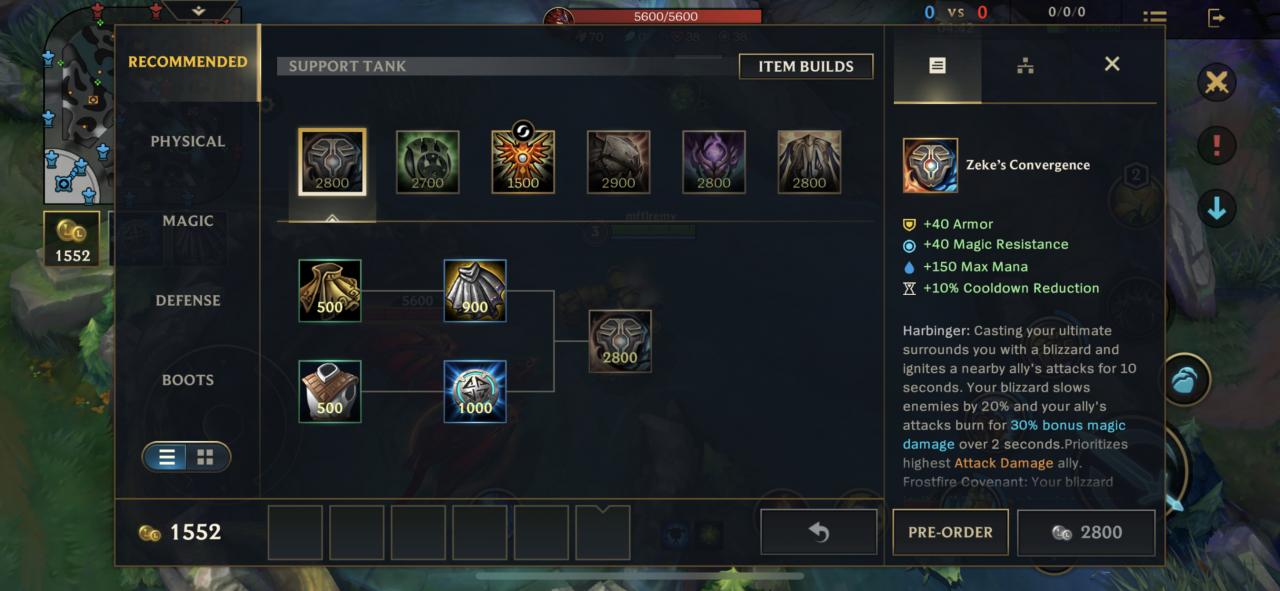
Task: Switch to the Recommended category
Action: [187, 62]
